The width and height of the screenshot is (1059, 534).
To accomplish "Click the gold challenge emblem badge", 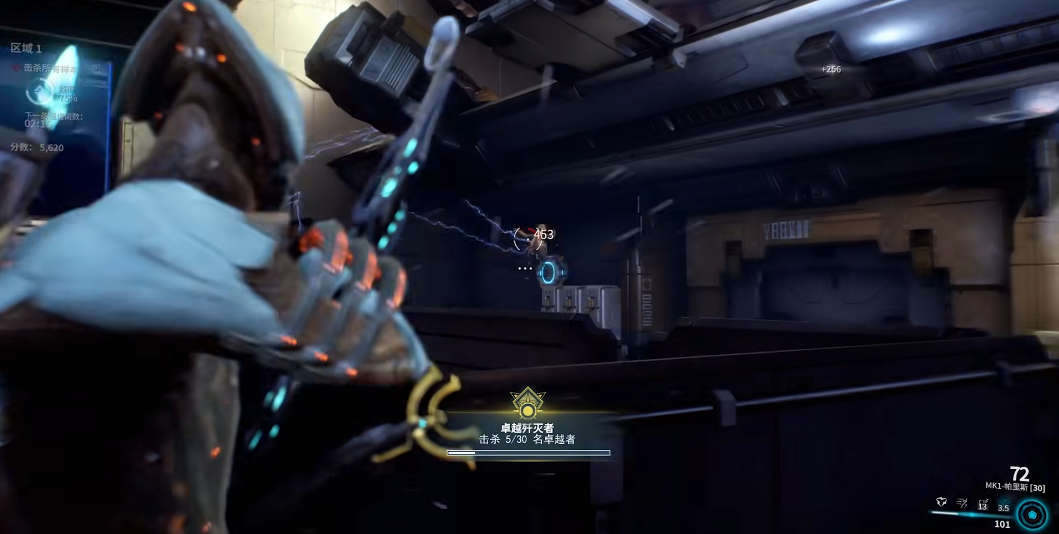I will coord(527,405).
